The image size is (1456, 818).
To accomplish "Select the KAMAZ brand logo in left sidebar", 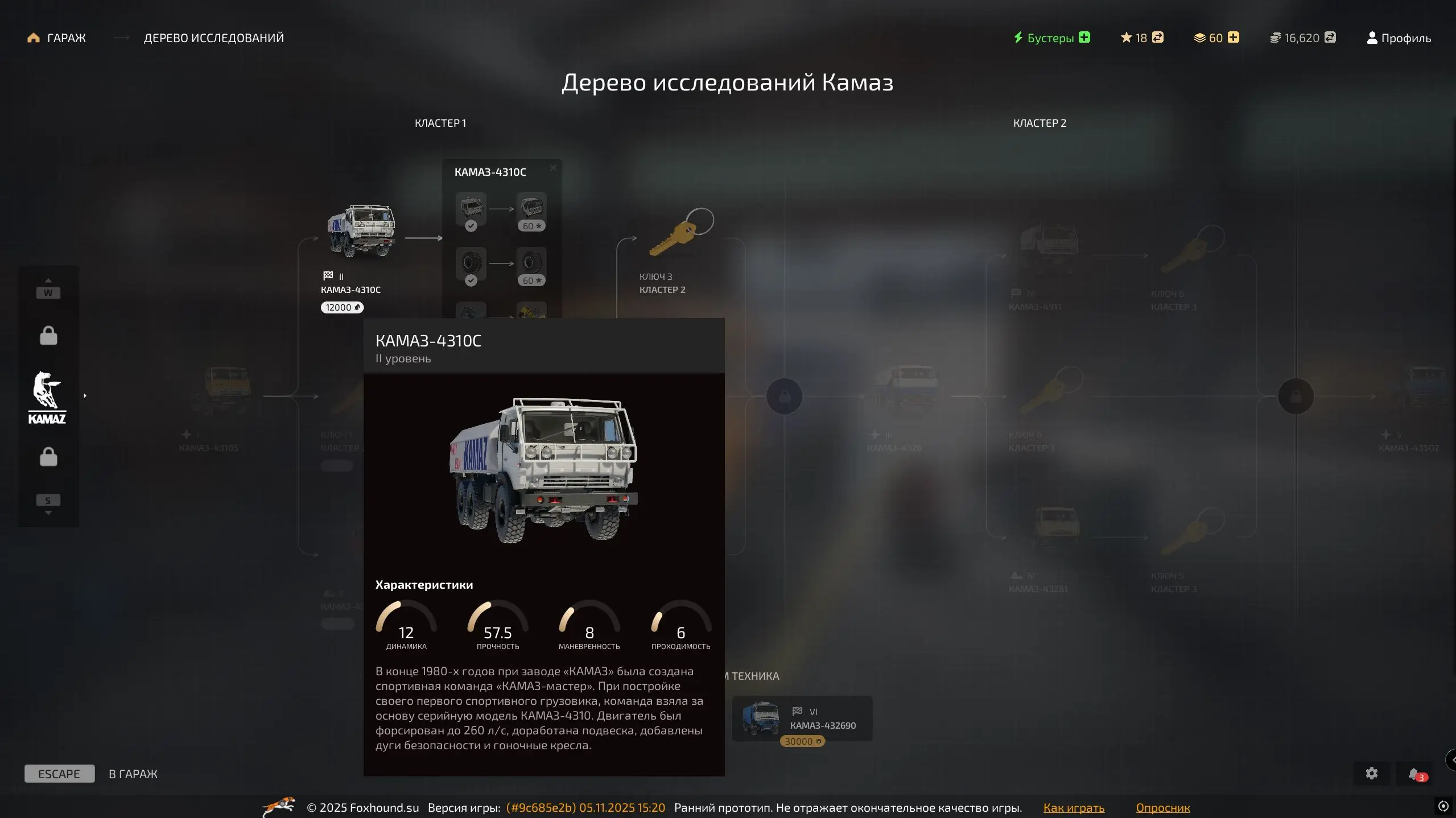I will 48,395.
